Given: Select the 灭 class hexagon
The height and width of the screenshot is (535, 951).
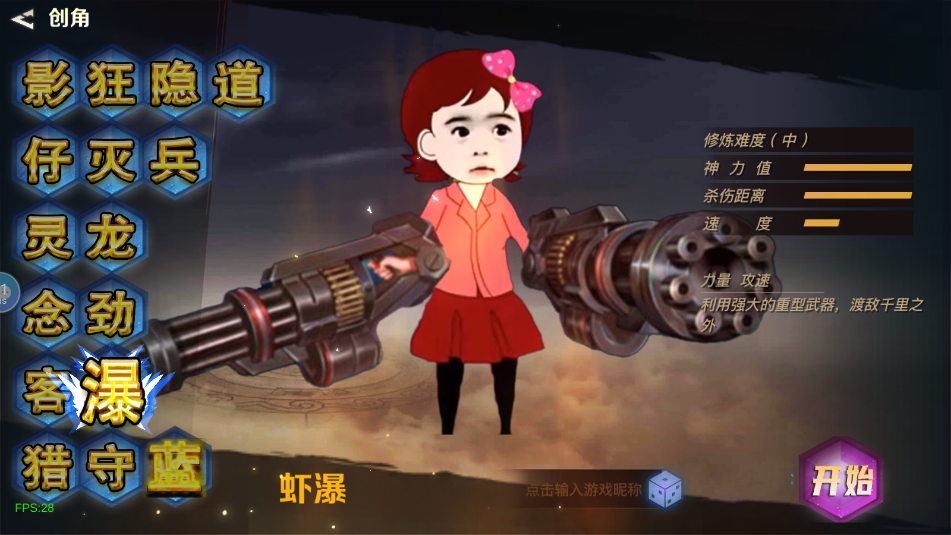Looking at the screenshot, I should [111, 161].
